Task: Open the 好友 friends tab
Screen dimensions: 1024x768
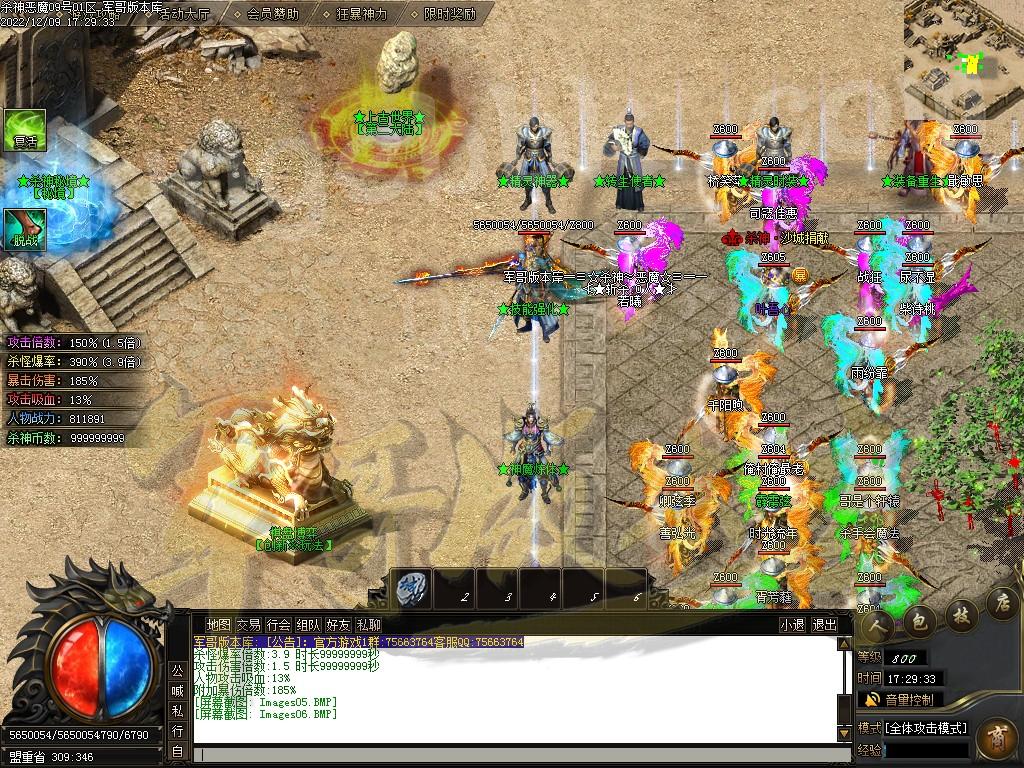Action: pos(338,625)
